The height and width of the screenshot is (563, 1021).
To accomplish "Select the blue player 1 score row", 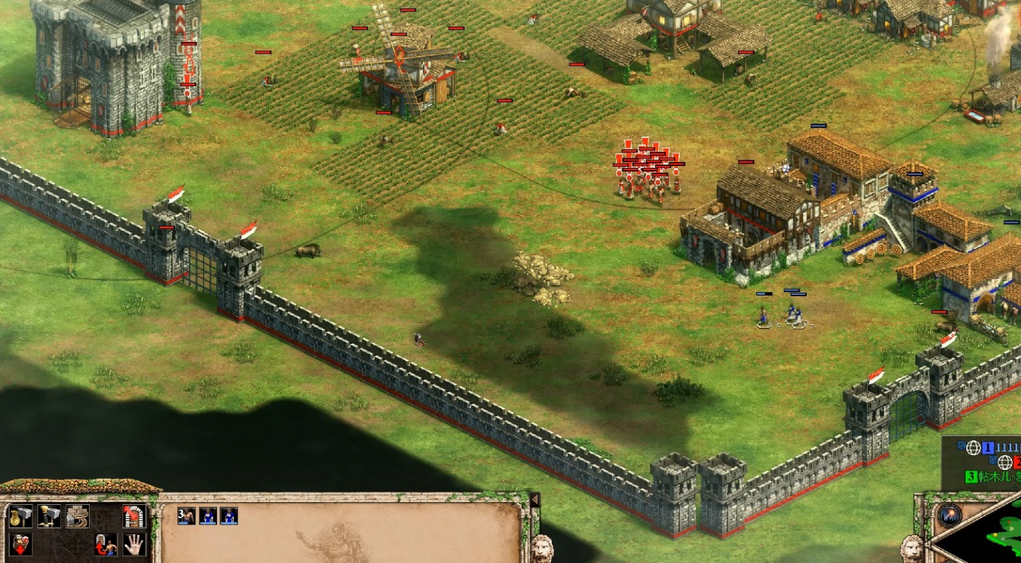I will (x=1000, y=447).
